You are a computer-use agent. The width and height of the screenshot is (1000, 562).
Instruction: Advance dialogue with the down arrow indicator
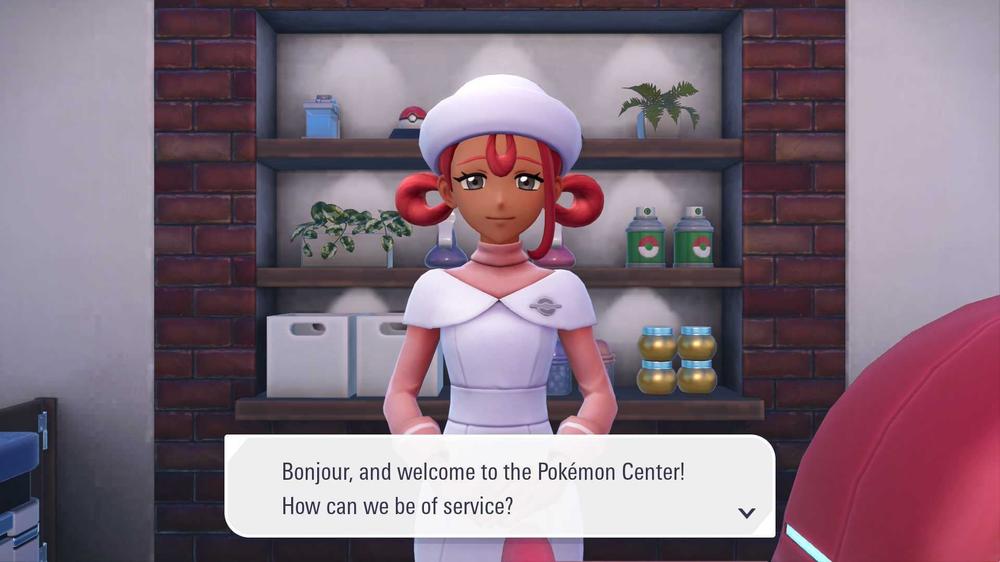[746, 513]
